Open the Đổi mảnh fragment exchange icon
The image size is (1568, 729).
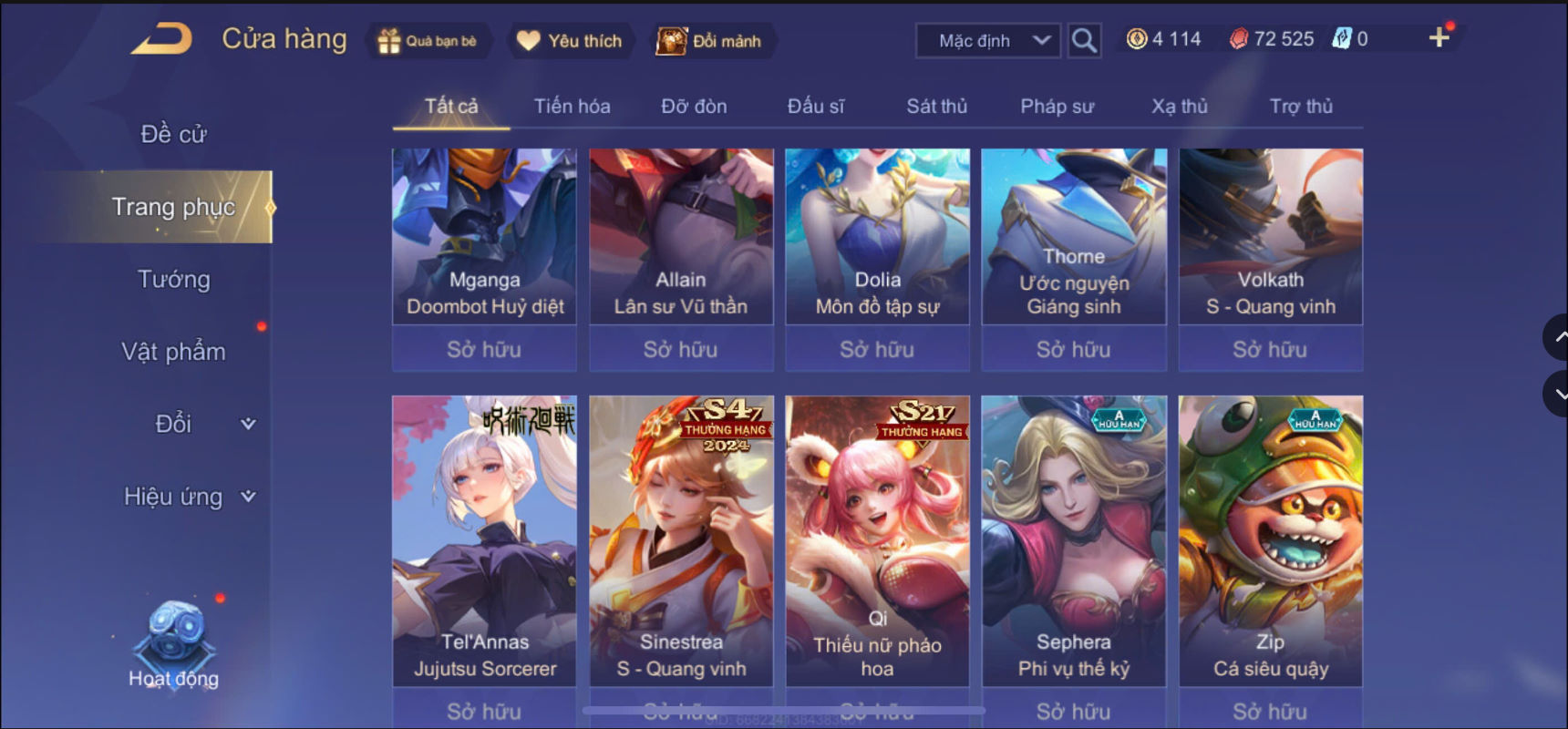point(671,40)
